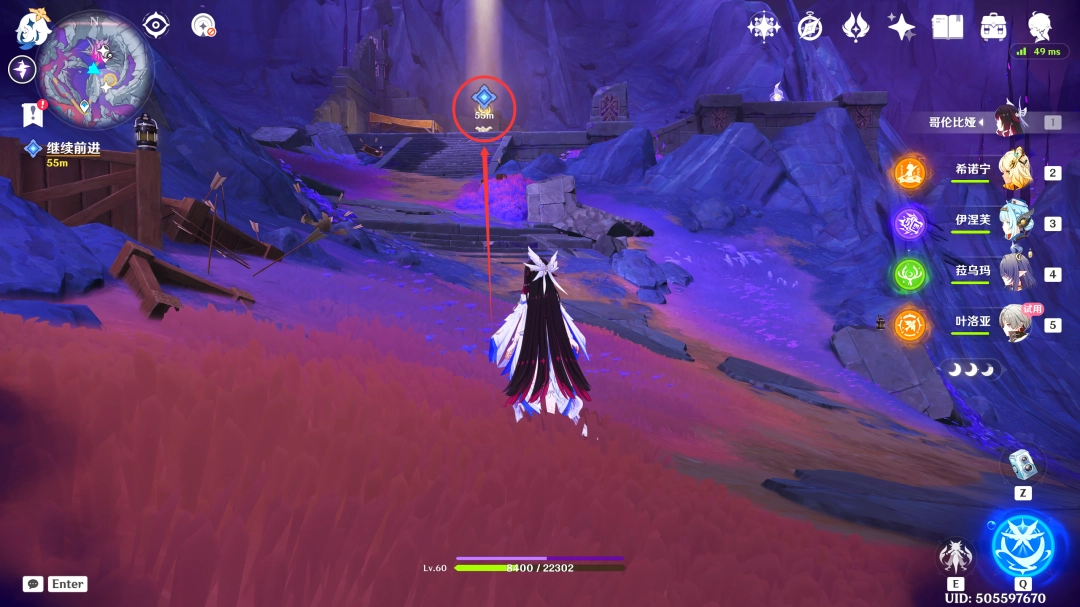Use the camera gadget icon
1080x607 pixels.
(x=1022, y=465)
